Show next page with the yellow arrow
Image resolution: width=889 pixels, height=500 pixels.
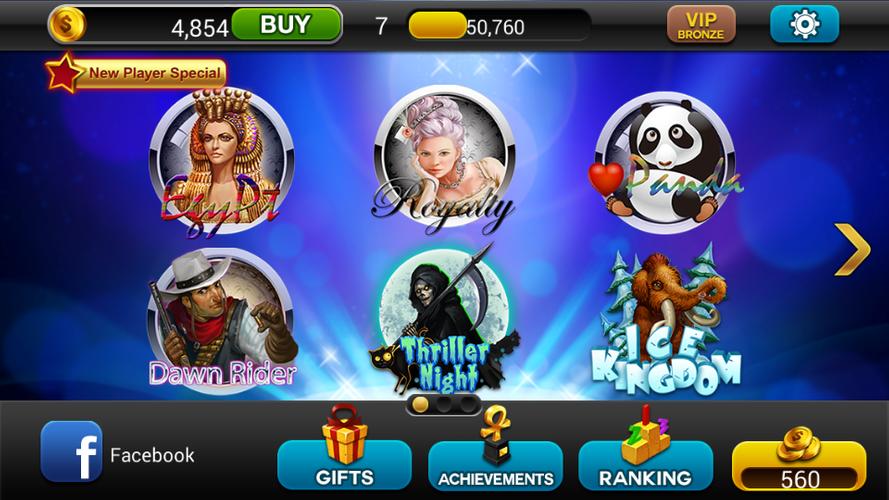coord(851,250)
